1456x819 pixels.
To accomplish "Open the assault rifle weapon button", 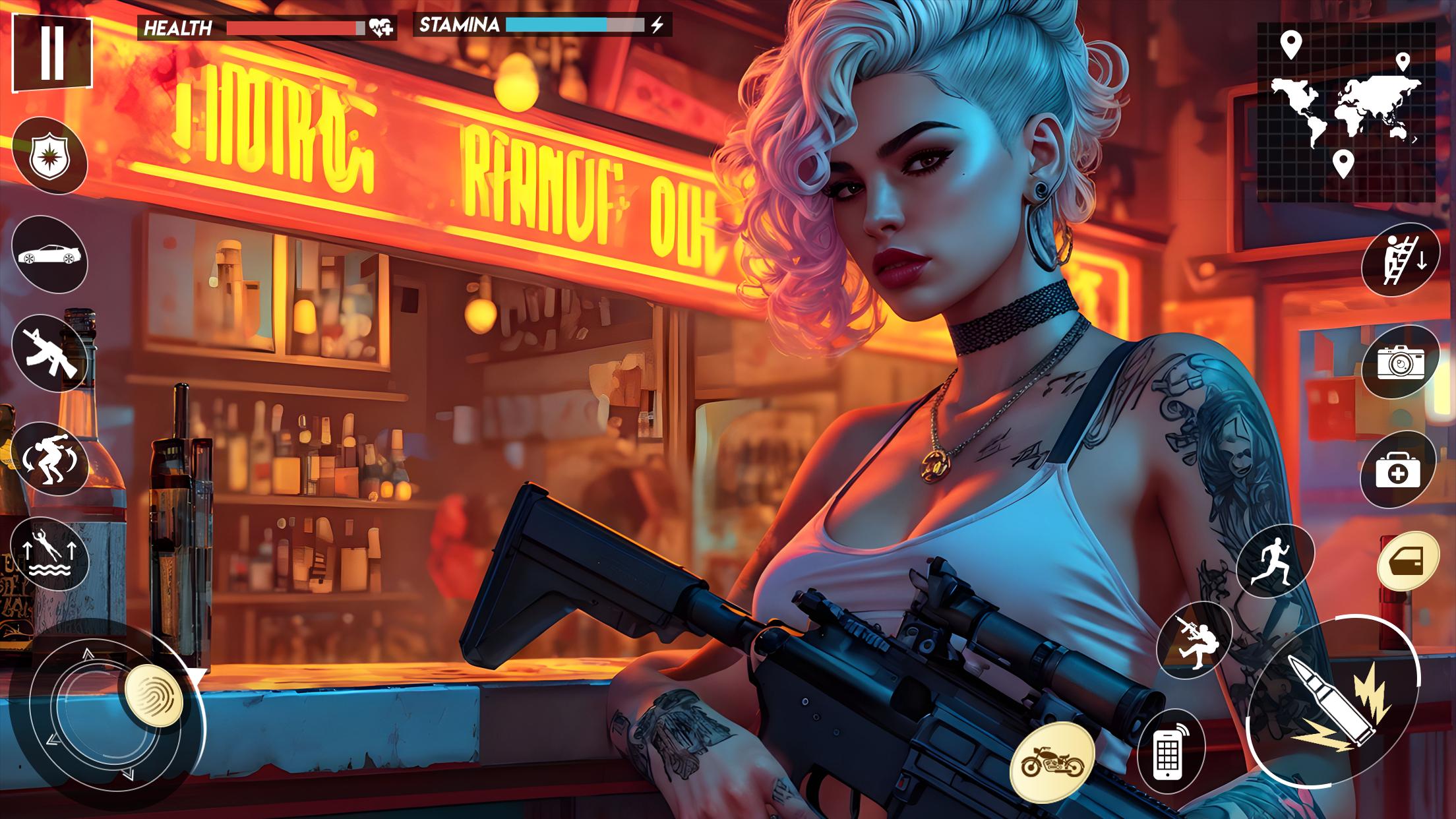I will tap(49, 353).
